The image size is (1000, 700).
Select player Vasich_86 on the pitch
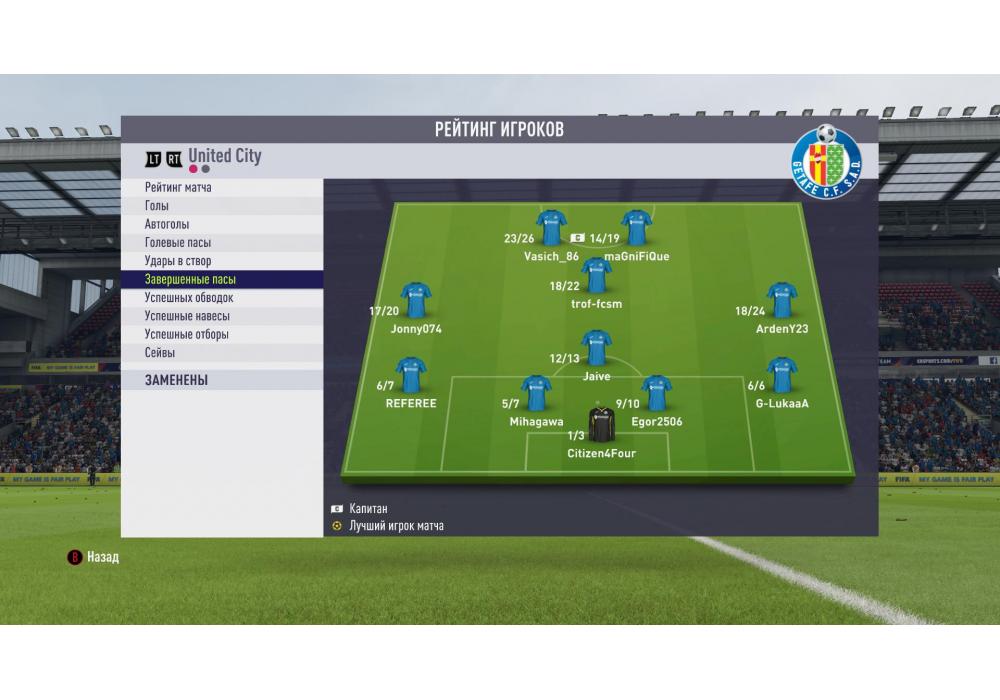(551, 228)
